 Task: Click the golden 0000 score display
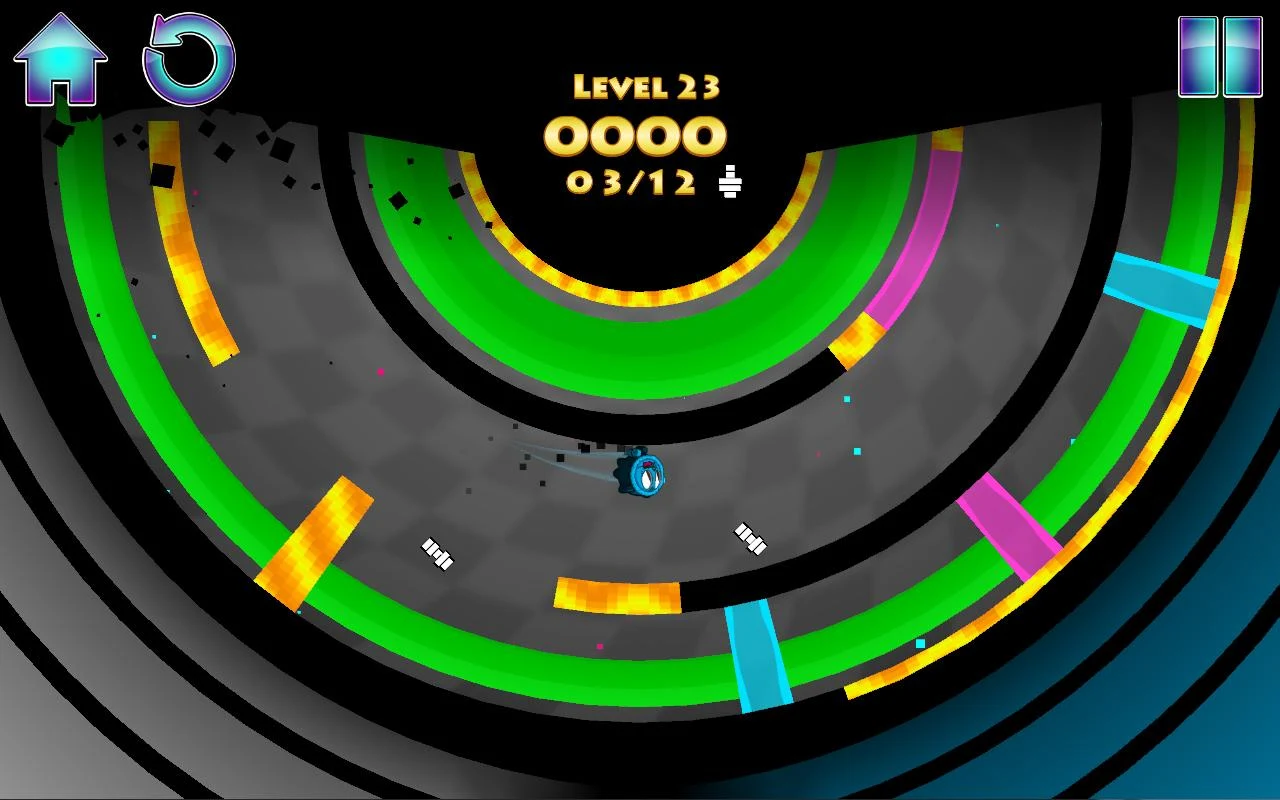(640, 135)
